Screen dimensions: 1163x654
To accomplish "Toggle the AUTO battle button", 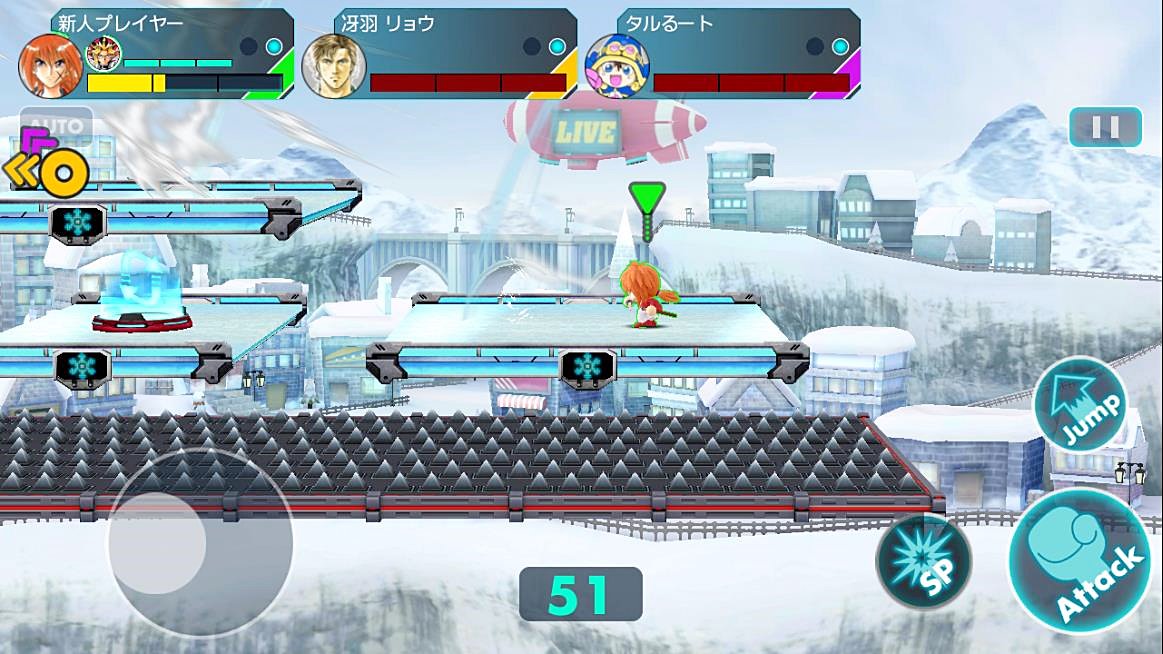I will 57,128.
